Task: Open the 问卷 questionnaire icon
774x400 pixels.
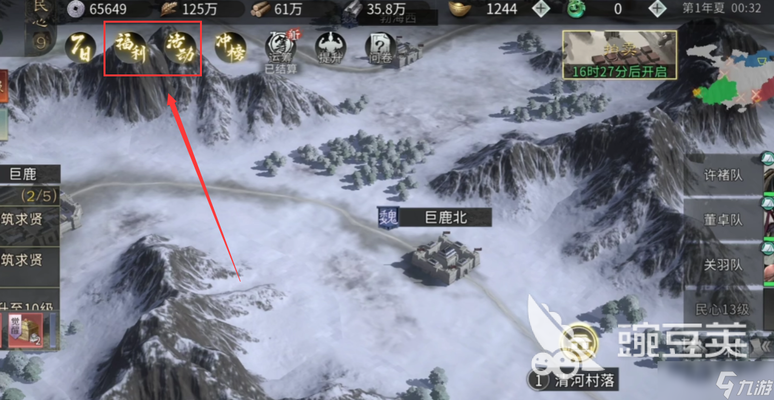Action: click(x=378, y=46)
